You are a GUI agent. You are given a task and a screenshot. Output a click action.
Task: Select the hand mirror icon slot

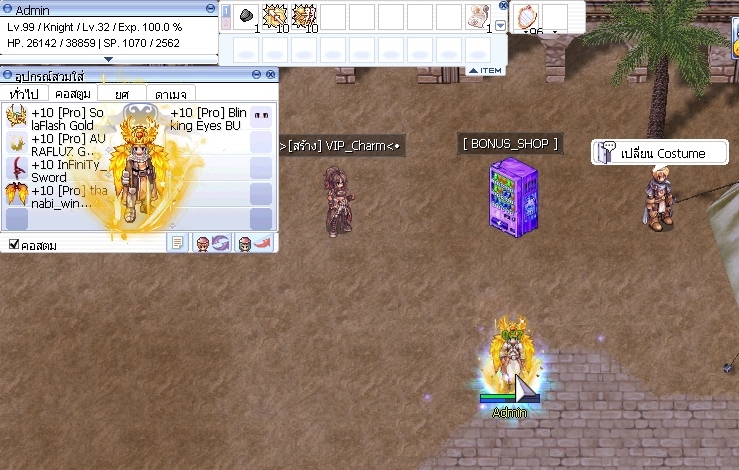pos(526,16)
